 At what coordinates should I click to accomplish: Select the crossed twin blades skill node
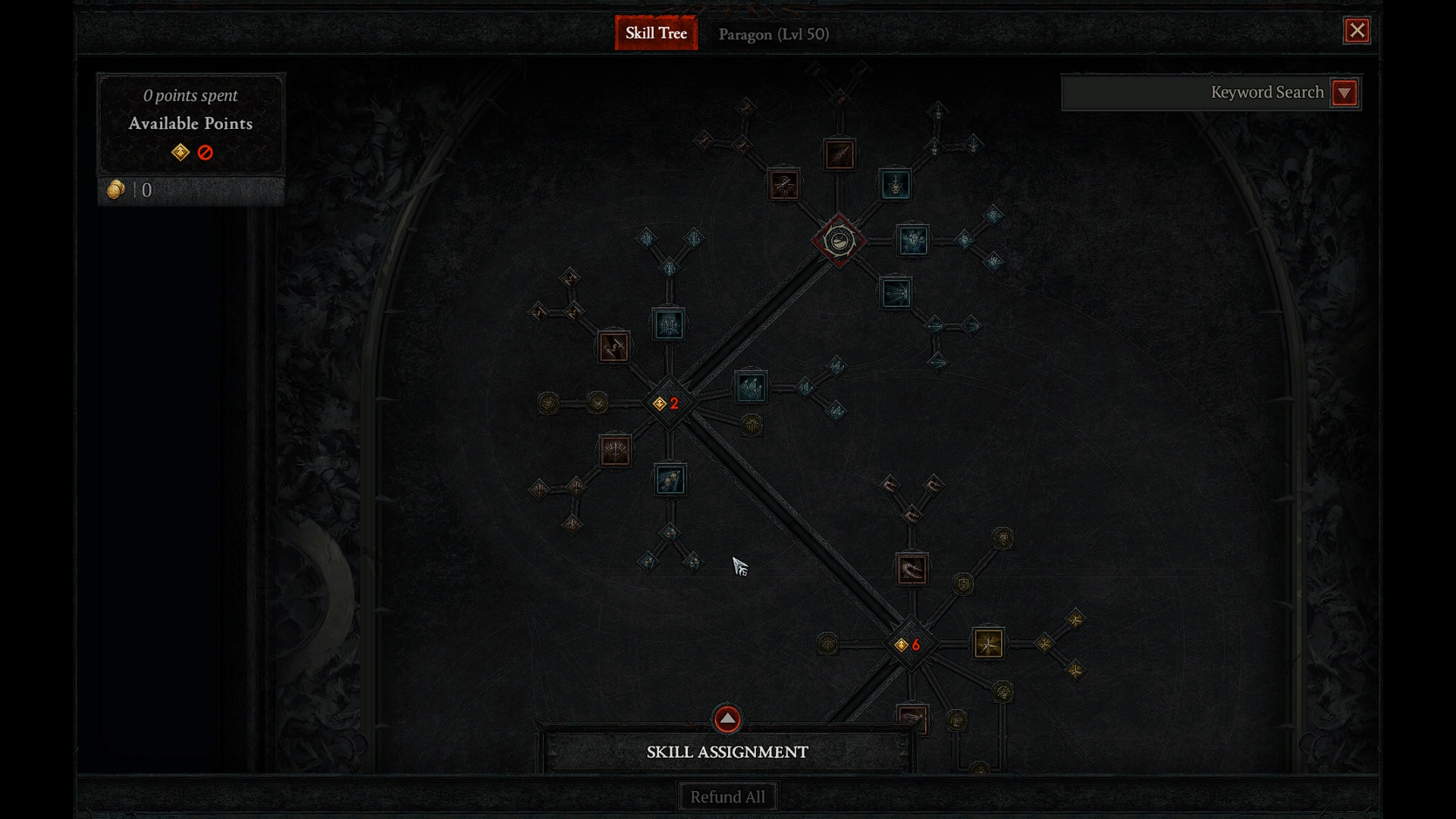613,347
